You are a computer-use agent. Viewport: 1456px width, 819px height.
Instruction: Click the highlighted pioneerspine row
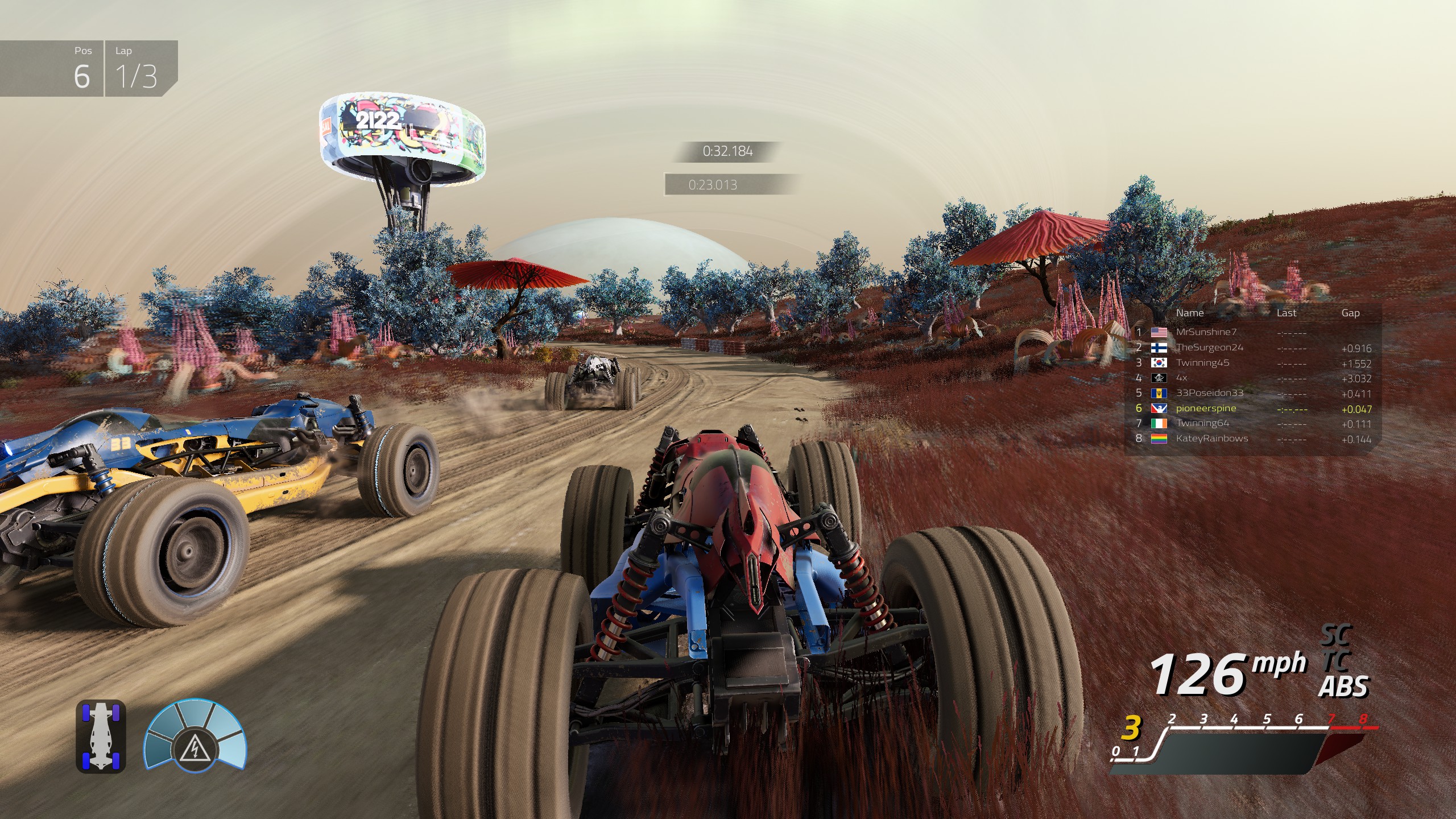(x=1206, y=408)
